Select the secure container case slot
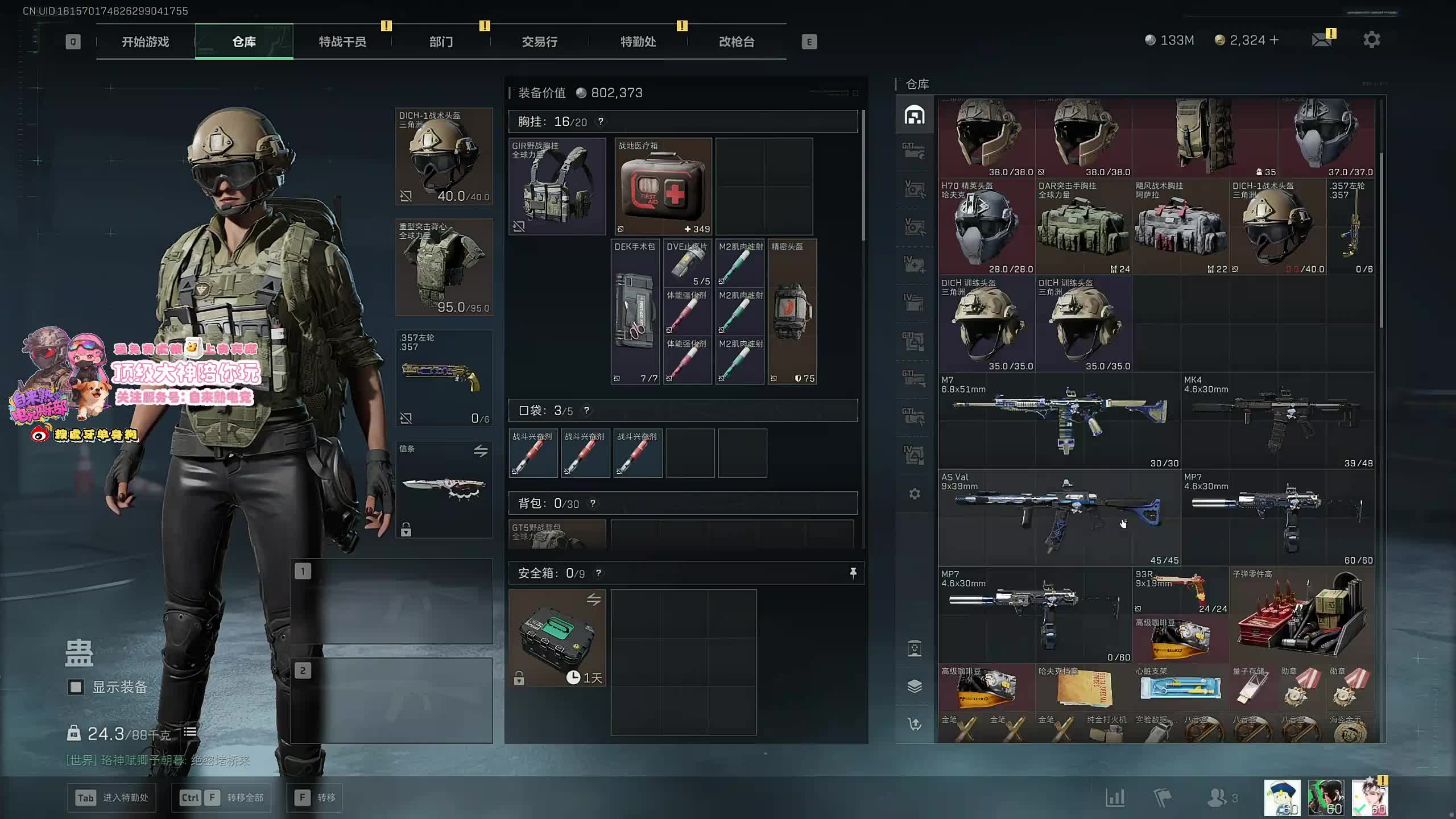This screenshot has width=1456, height=819. point(557,638)
